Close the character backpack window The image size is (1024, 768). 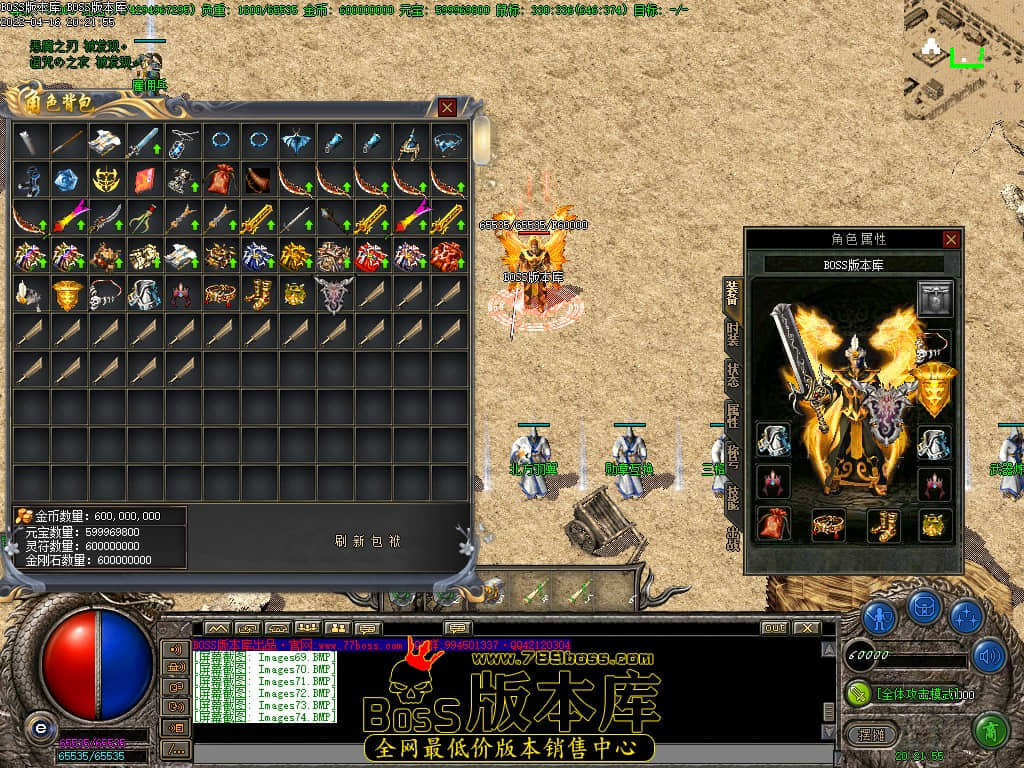click(x=447, y=107)
